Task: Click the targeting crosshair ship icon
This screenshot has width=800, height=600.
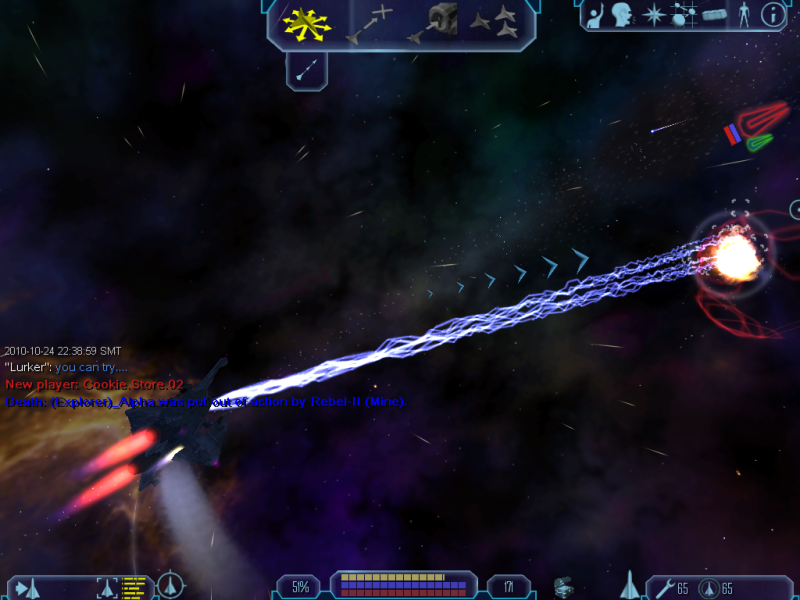Action: pyautogui.click(x=170, y=584)
